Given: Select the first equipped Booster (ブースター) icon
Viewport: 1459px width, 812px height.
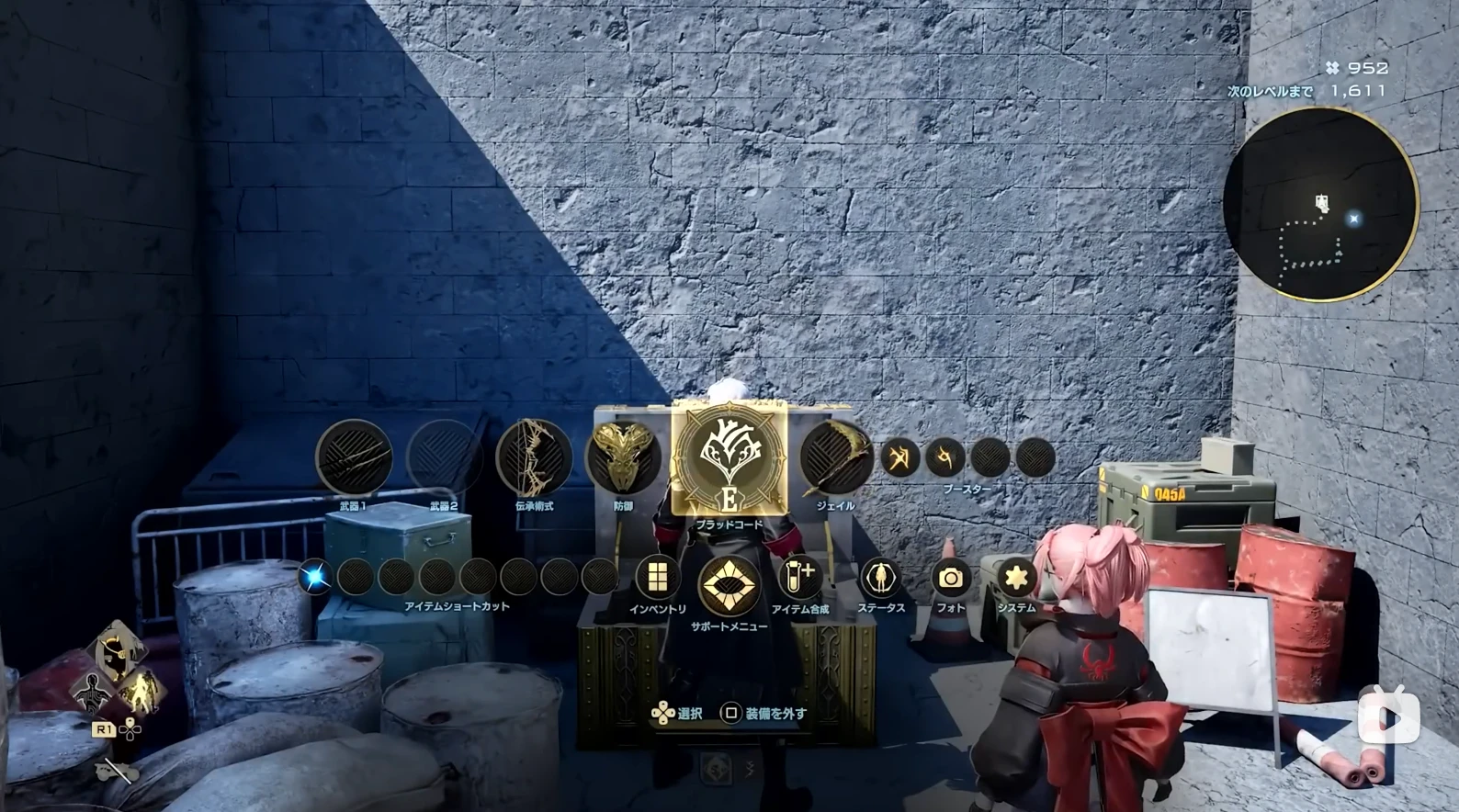Looking at the screenshot, I should click(x=900, y=457).
